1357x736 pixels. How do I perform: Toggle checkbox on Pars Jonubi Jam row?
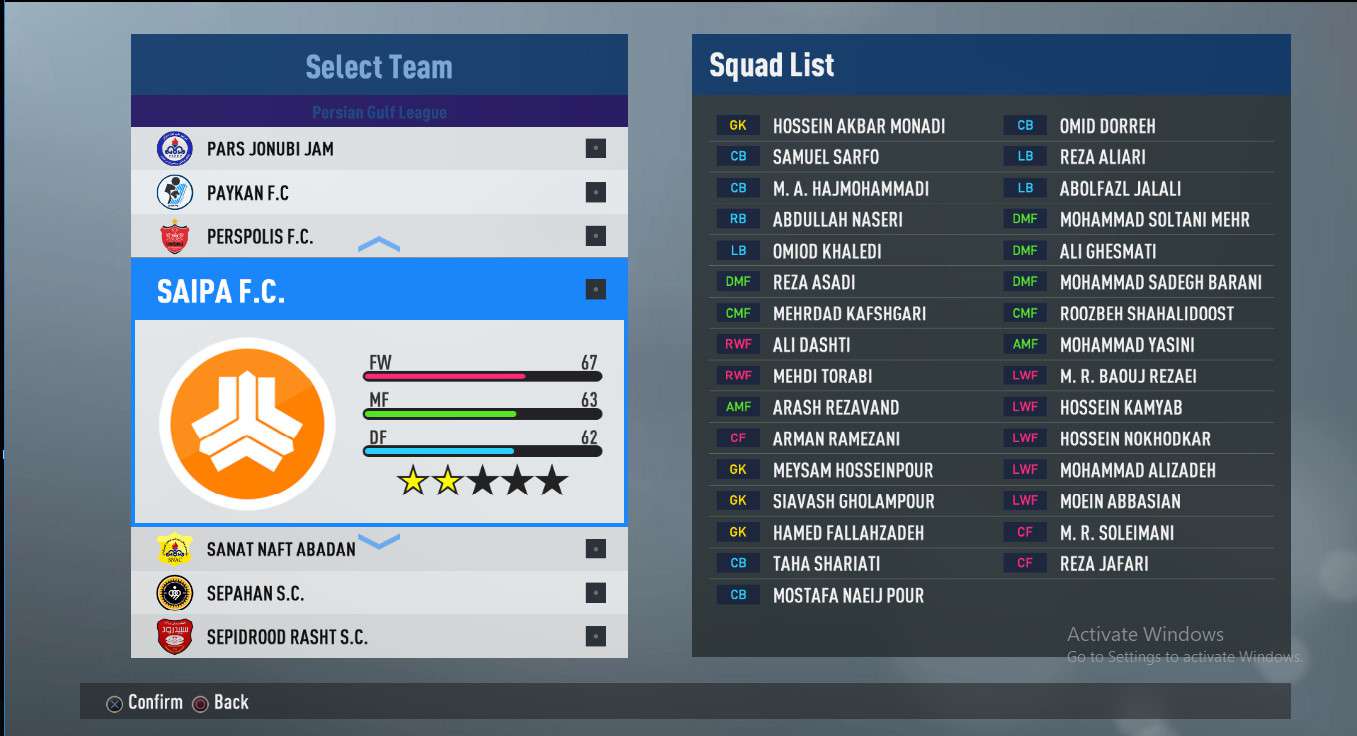click(595, 149)
